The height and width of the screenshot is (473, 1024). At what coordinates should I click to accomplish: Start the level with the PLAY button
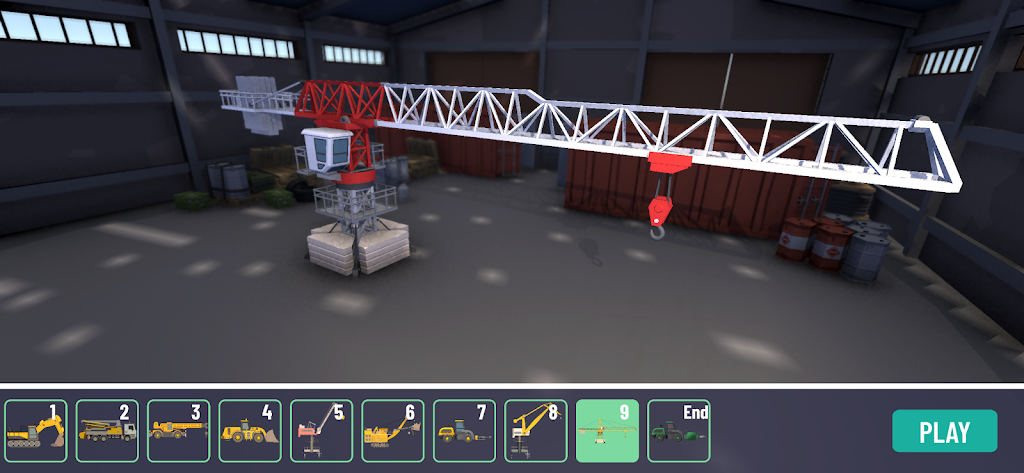click(x=944, y=431)
